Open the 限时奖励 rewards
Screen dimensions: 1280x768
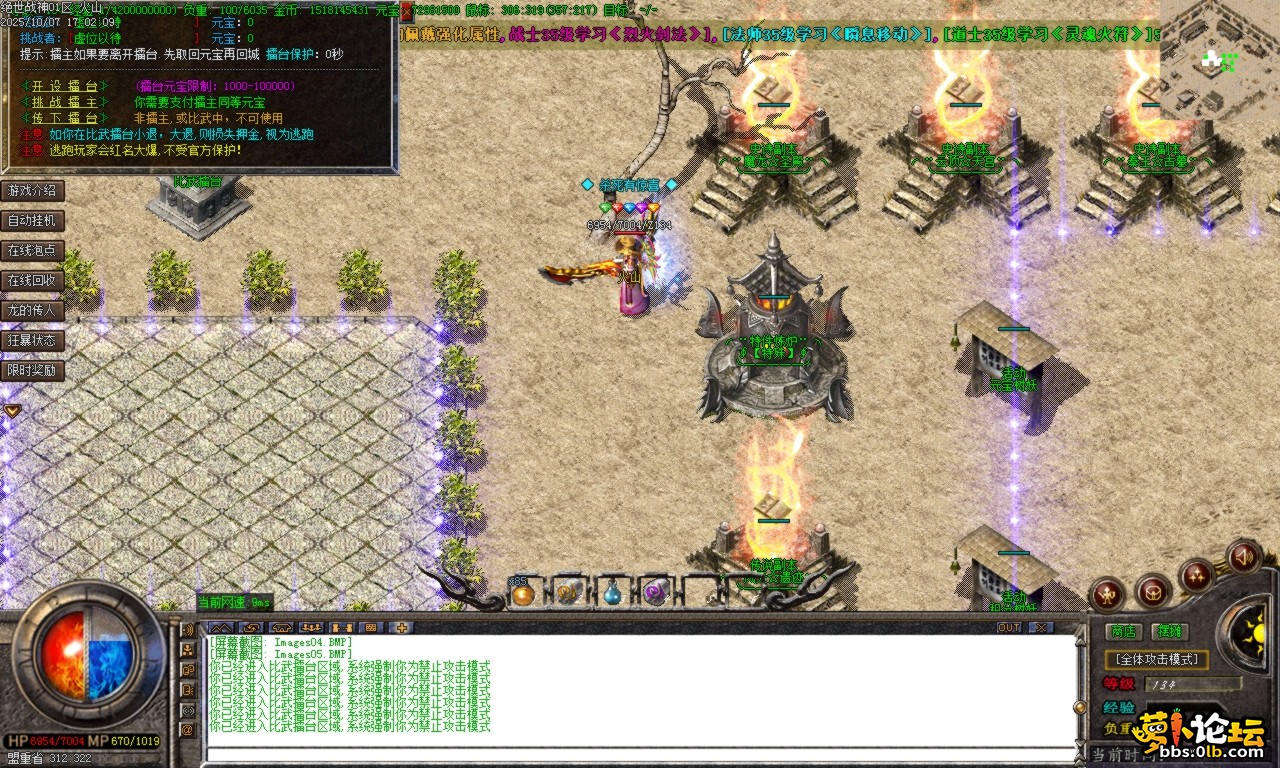32,371
